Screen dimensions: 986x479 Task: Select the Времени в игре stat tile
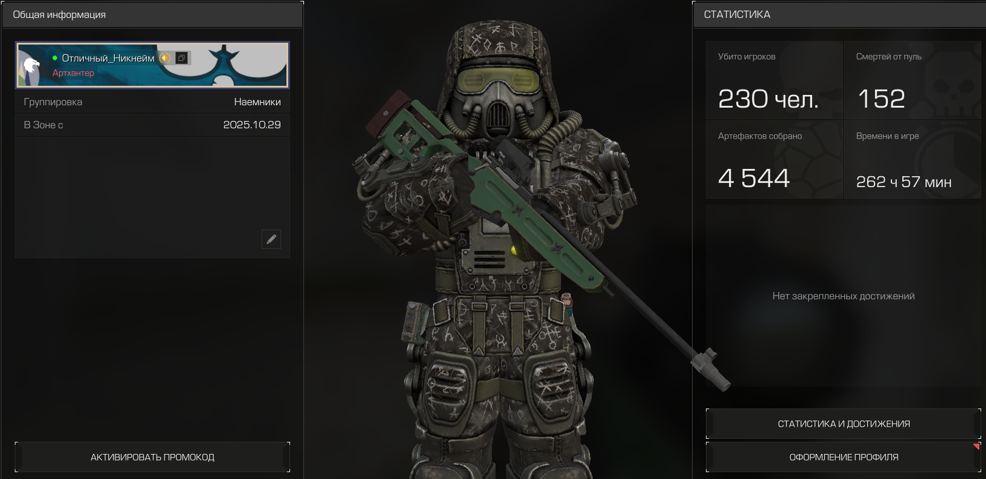click(912, 160)
